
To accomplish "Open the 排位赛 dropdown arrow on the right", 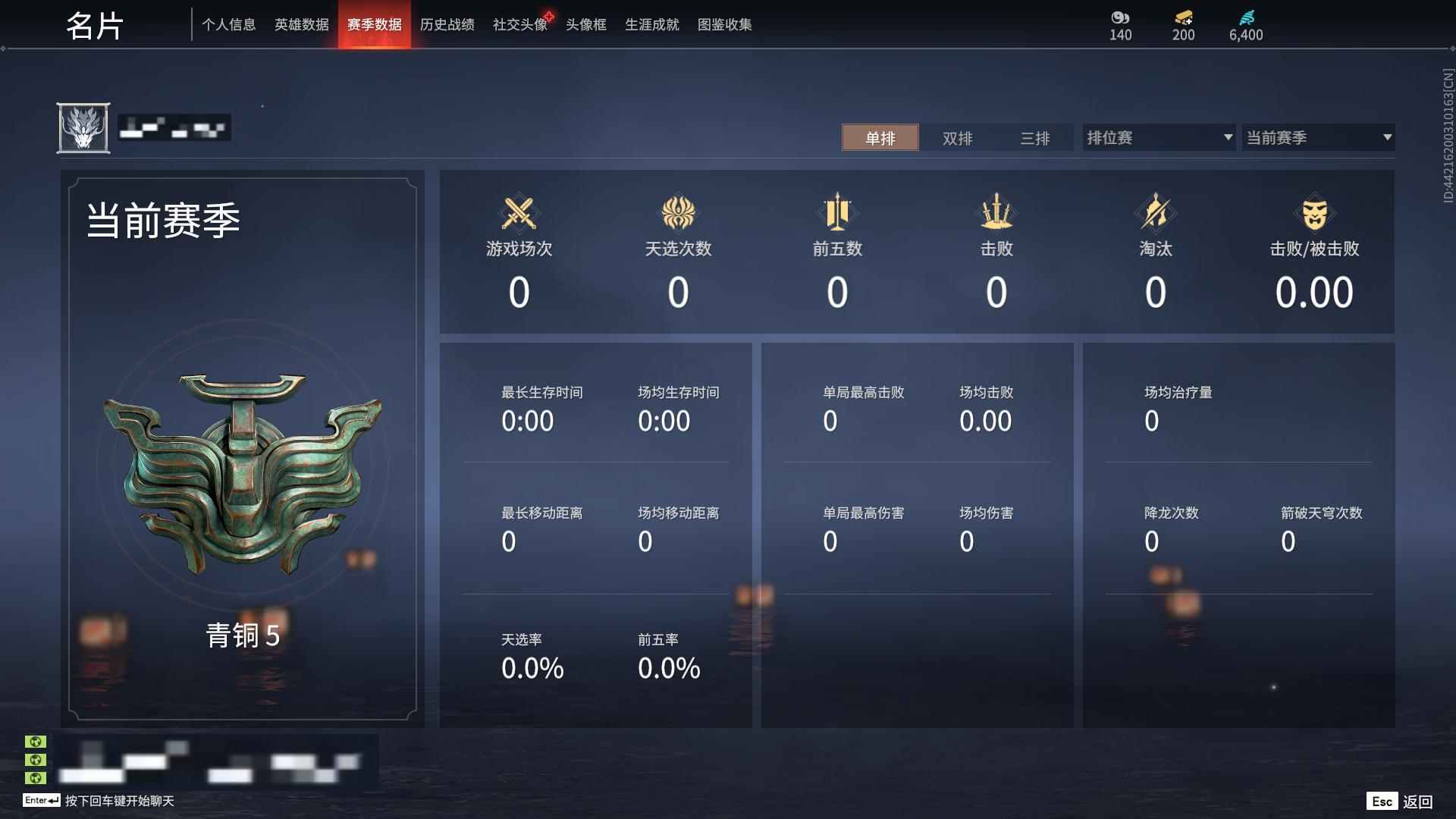I will [1228, 137].
